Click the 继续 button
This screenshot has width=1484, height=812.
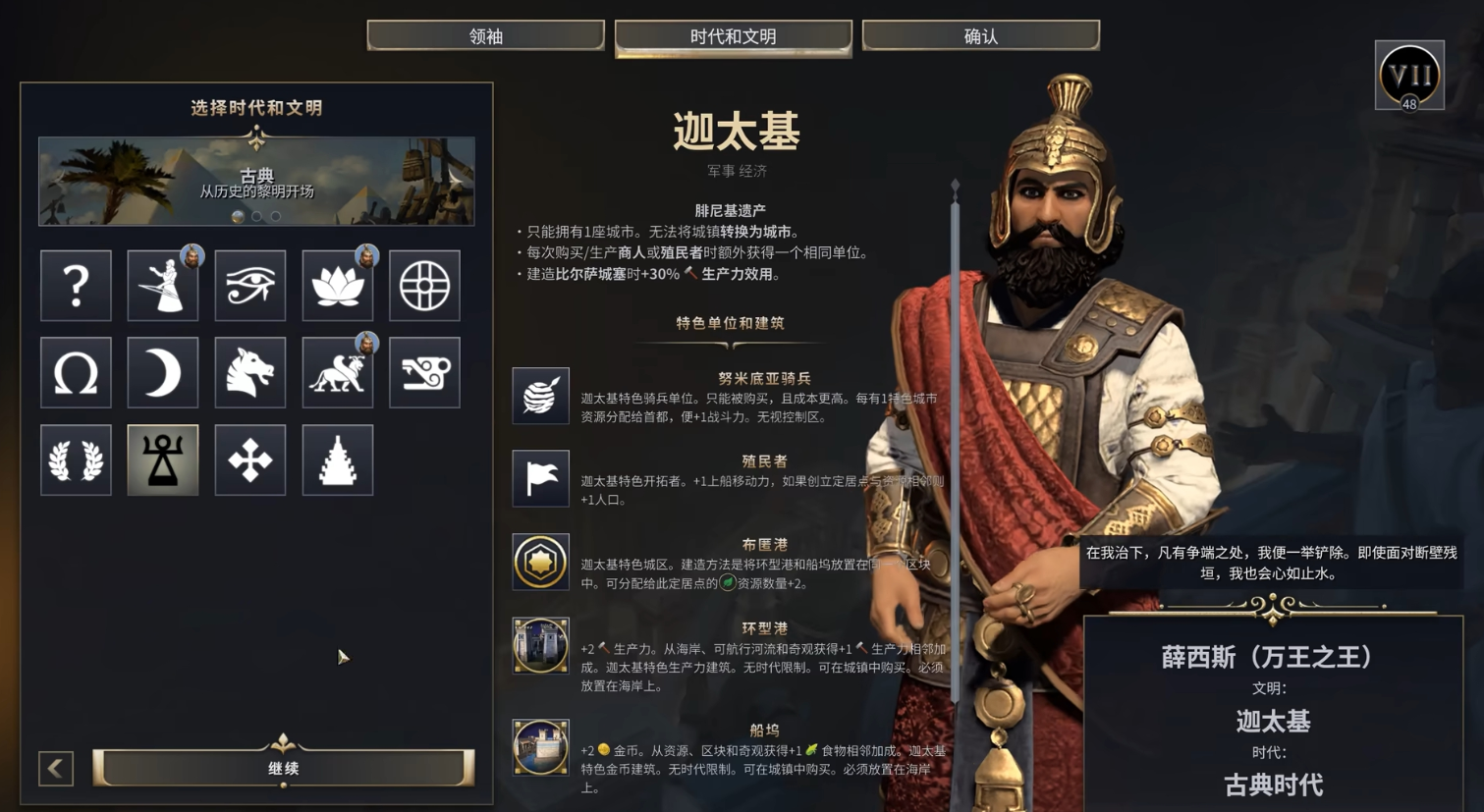pyautogui.click(x=283, y=769)
